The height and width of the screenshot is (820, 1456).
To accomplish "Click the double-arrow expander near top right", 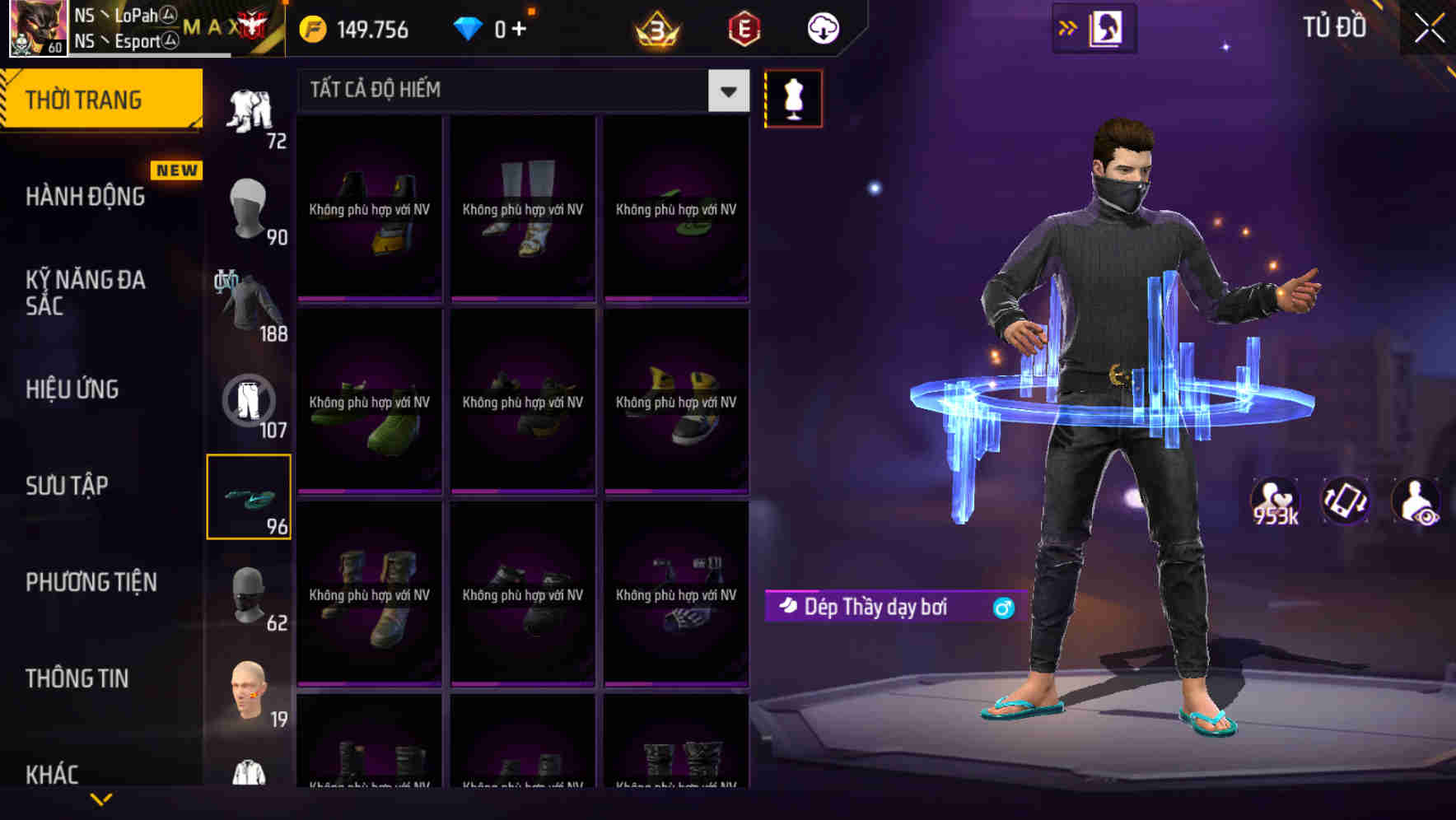I will [x=1066, y=26].
